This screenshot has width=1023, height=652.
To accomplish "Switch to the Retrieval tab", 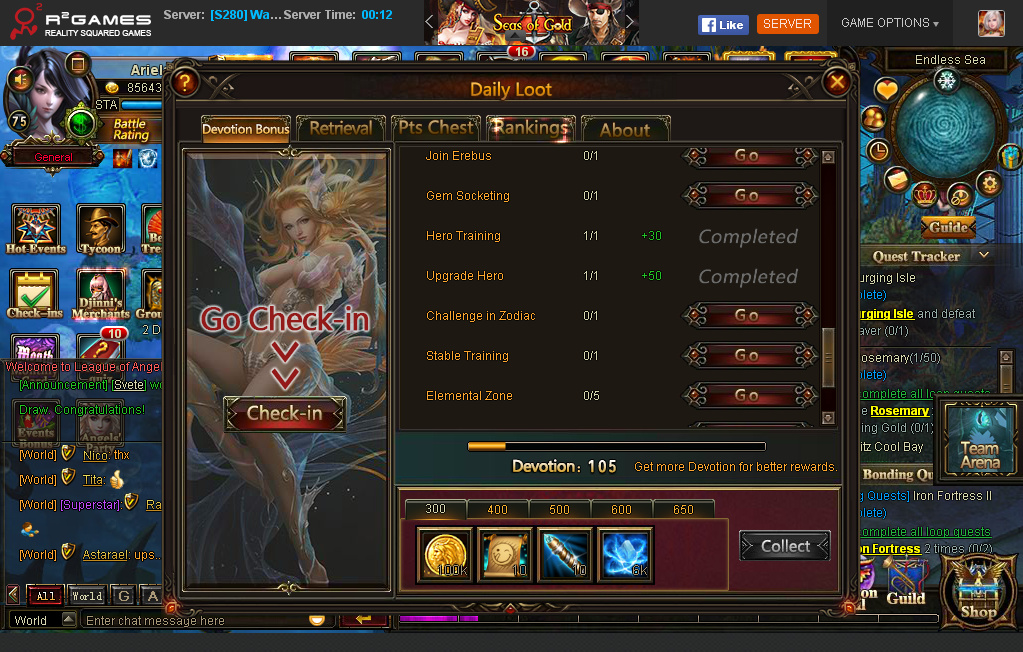I will tap(340, 129).
